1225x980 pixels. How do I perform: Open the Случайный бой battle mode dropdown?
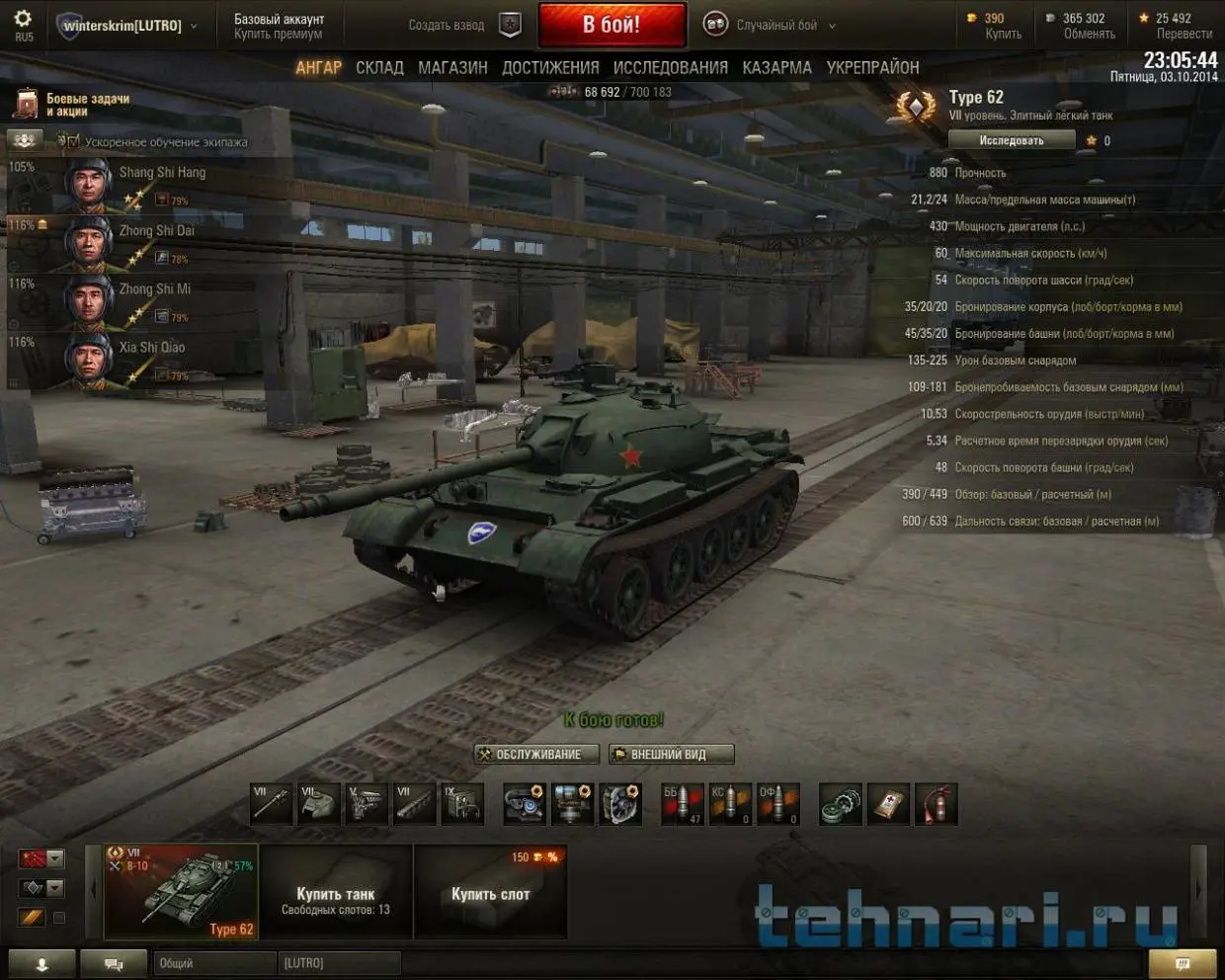776,25
